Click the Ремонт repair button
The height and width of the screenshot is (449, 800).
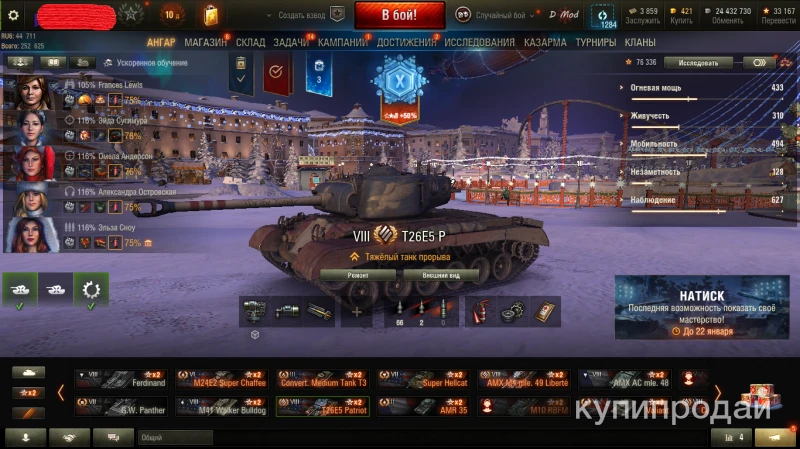pos(358,275)
